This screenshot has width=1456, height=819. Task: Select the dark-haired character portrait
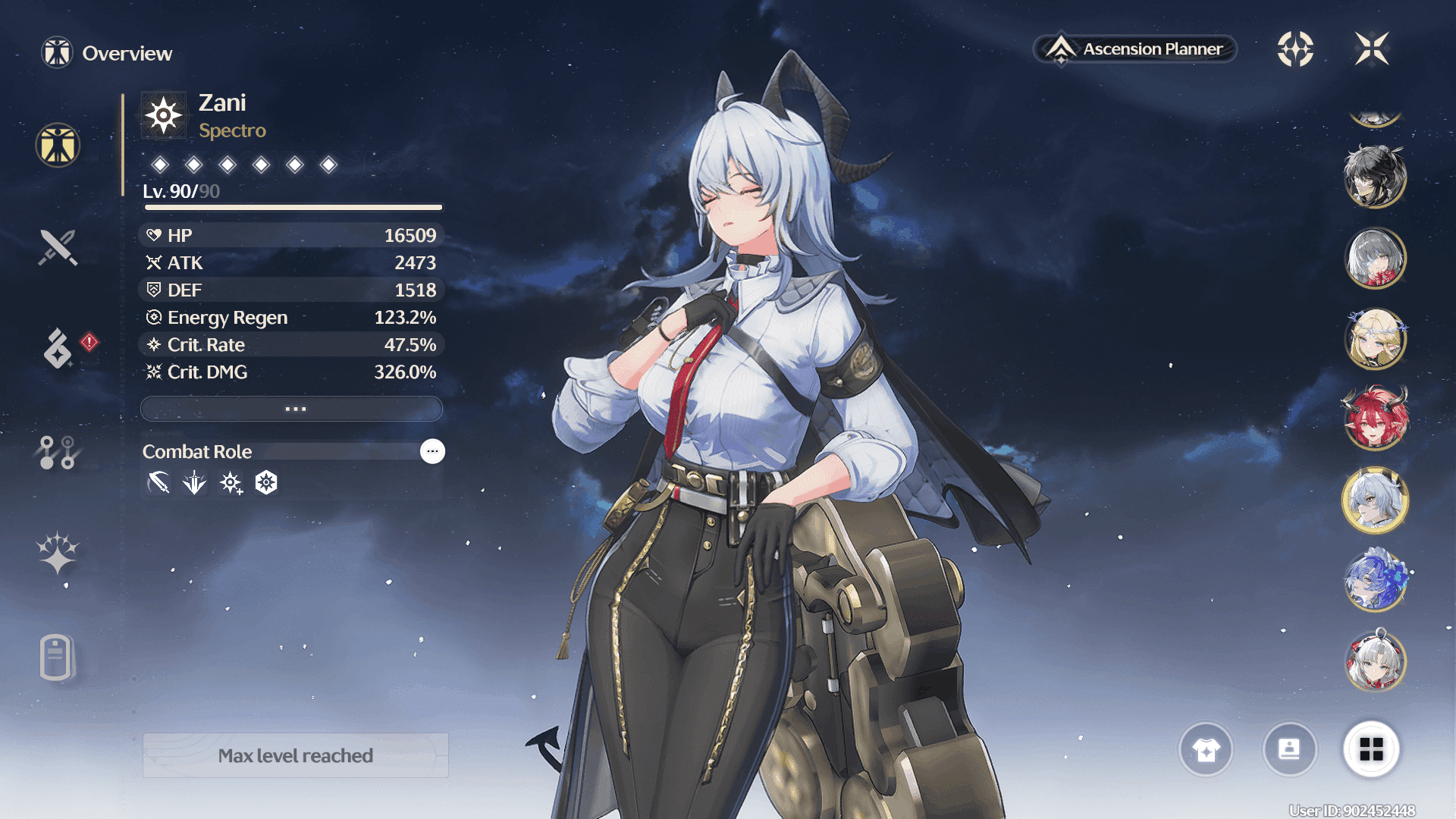coord(1375,177)
